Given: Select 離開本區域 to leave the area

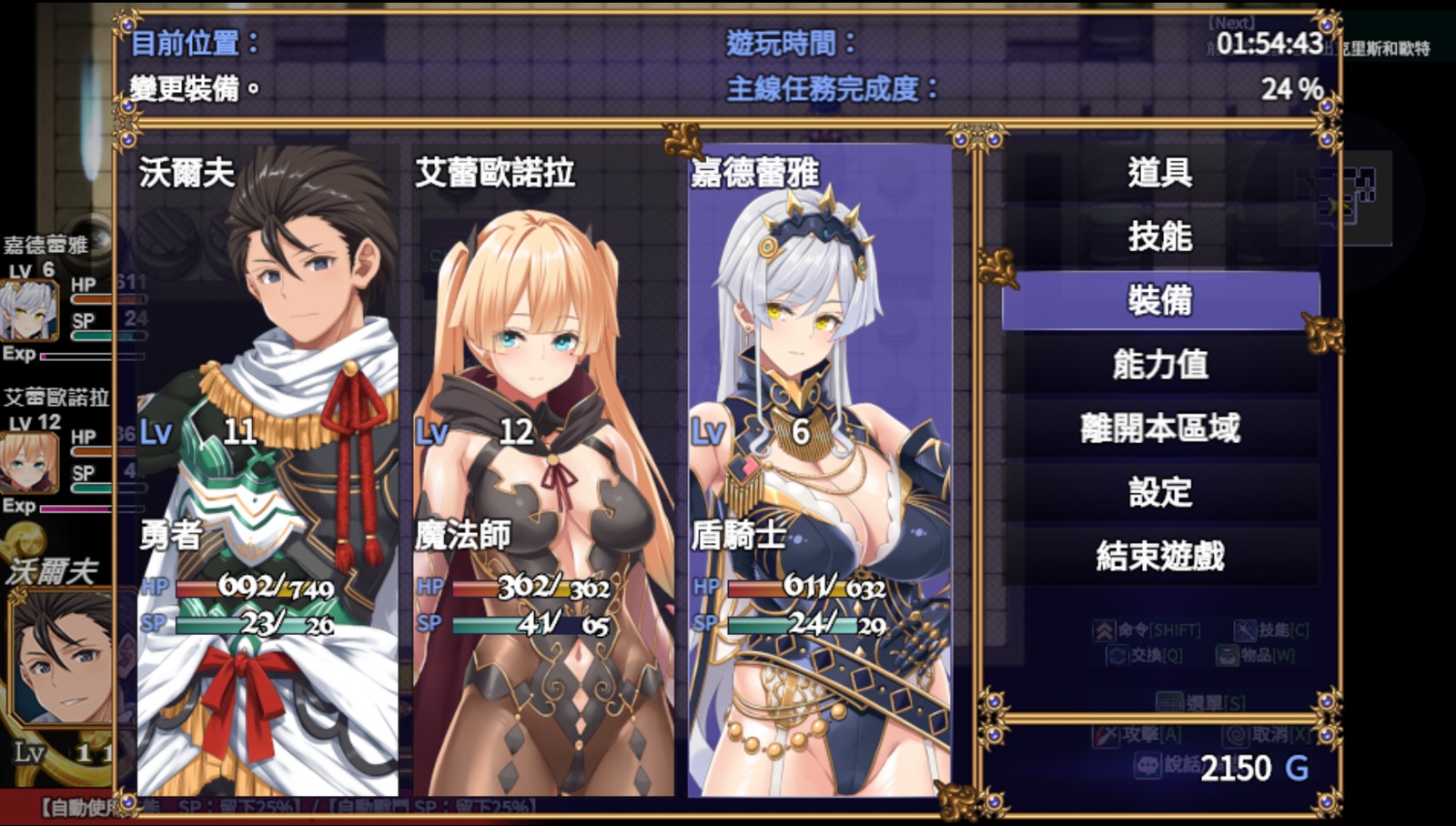Looking at the screenshot, I should click(x=1160, y=428).
